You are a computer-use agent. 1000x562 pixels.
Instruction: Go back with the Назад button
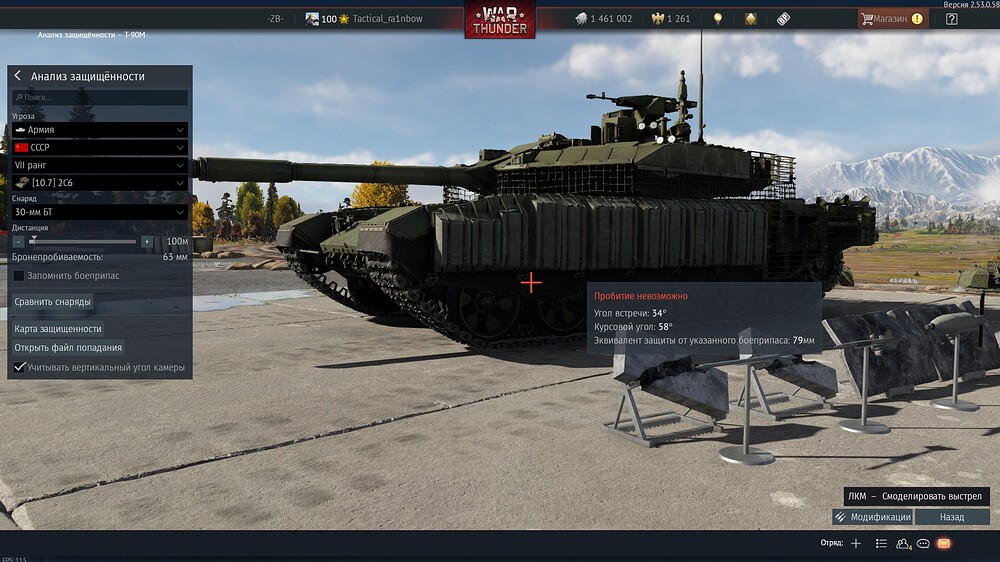(x=952, y=517)
